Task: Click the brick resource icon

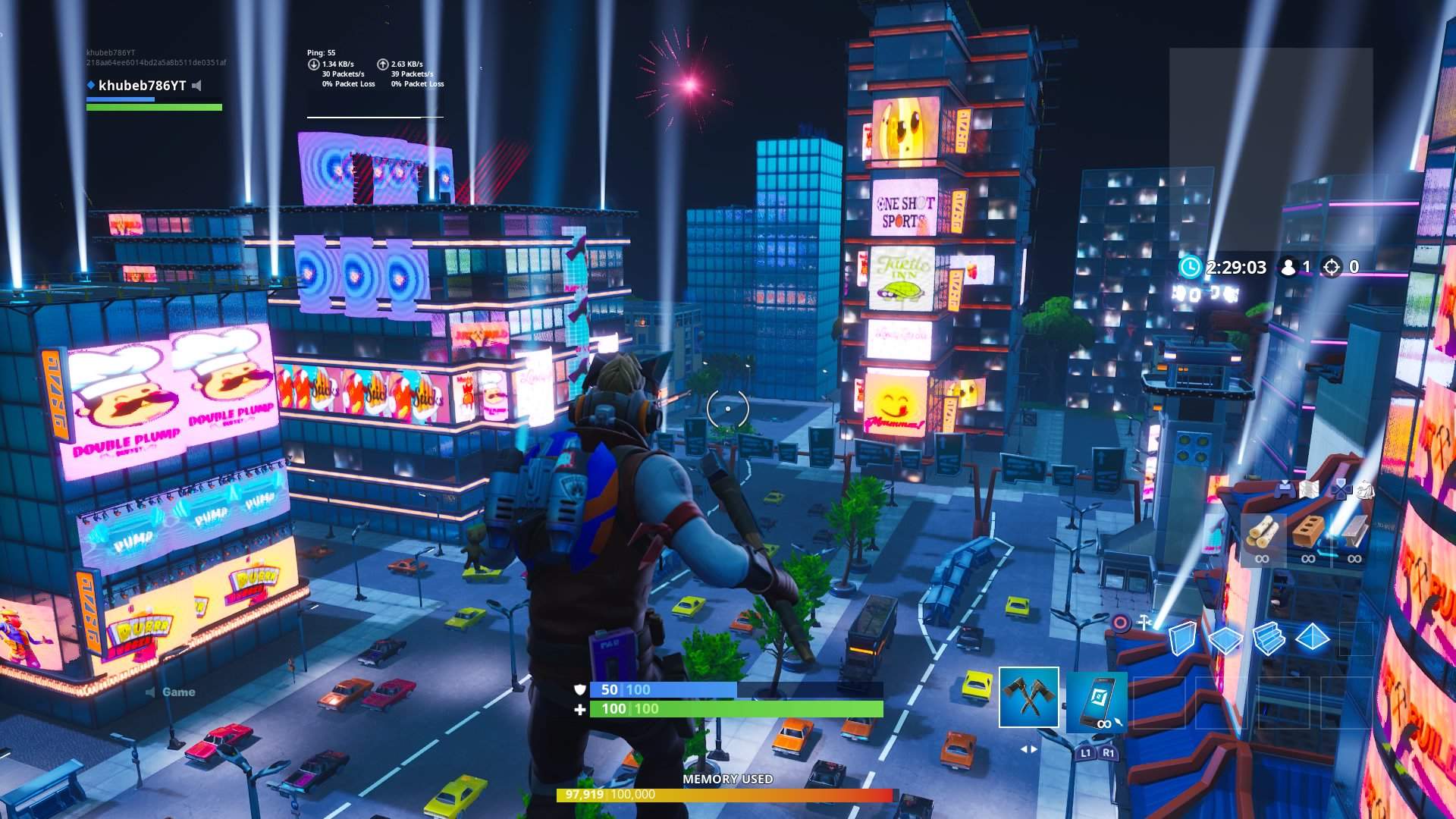Action: pyautogui.click(x=1307, y=531)
